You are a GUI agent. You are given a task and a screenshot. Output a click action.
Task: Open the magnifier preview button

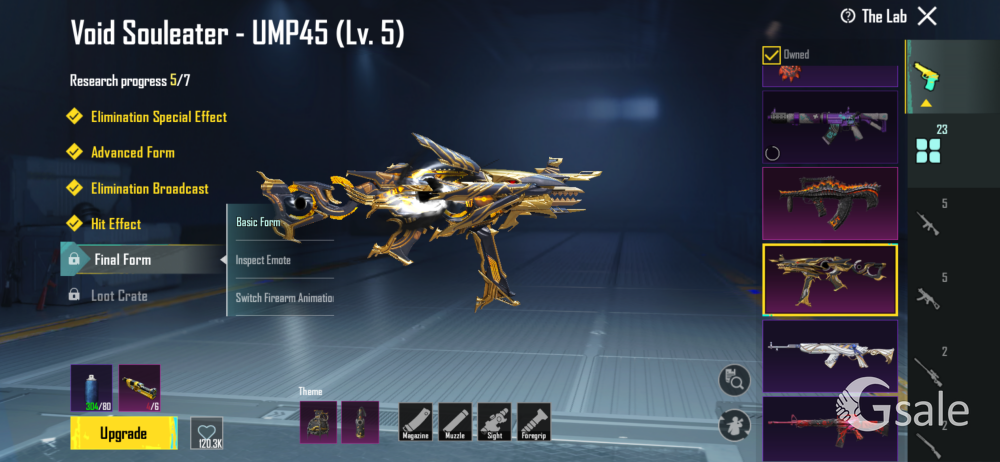pyautogui.click(x=735, y=380)
